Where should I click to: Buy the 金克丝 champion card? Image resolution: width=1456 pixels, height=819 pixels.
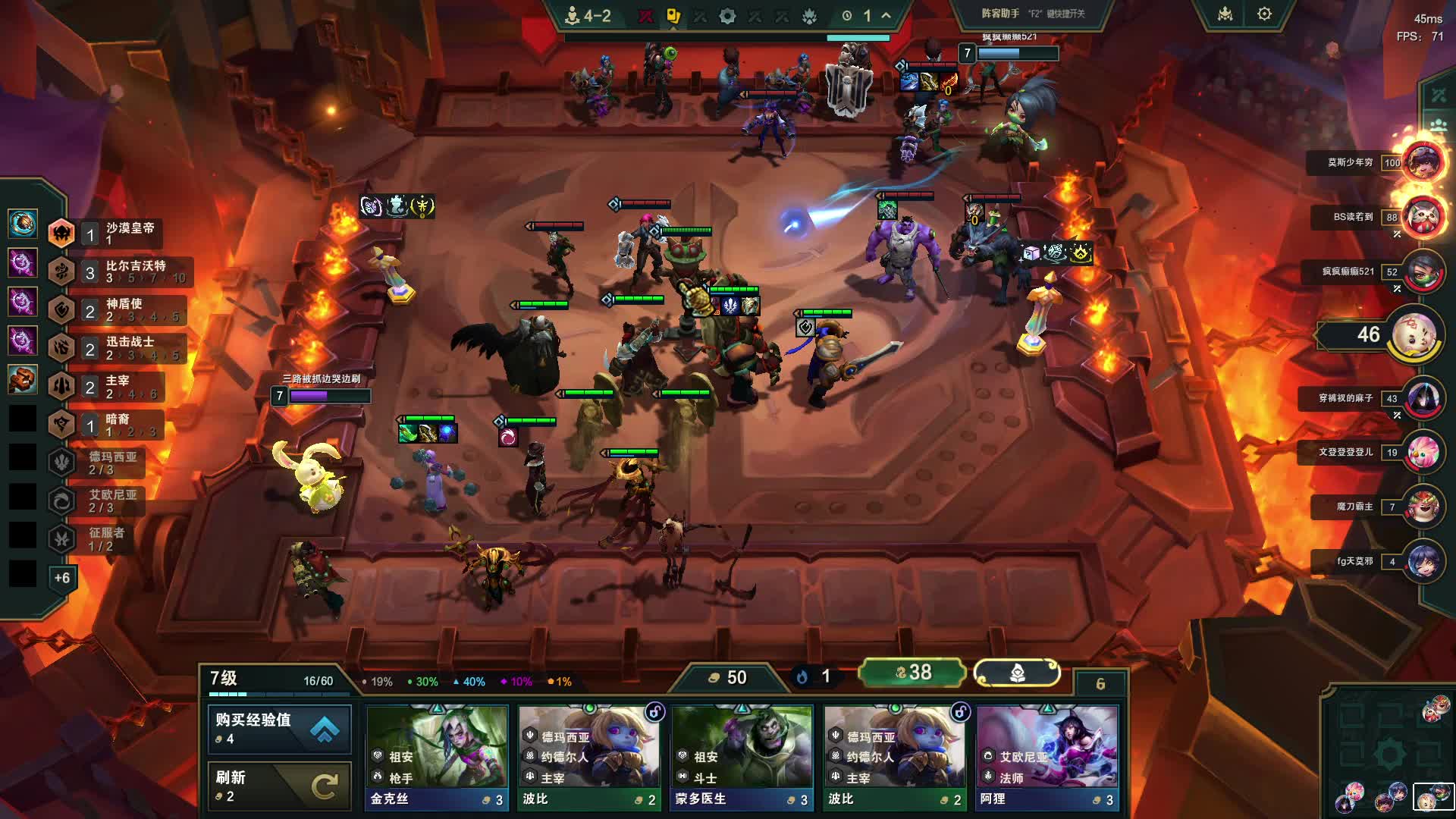pos(437,757)
